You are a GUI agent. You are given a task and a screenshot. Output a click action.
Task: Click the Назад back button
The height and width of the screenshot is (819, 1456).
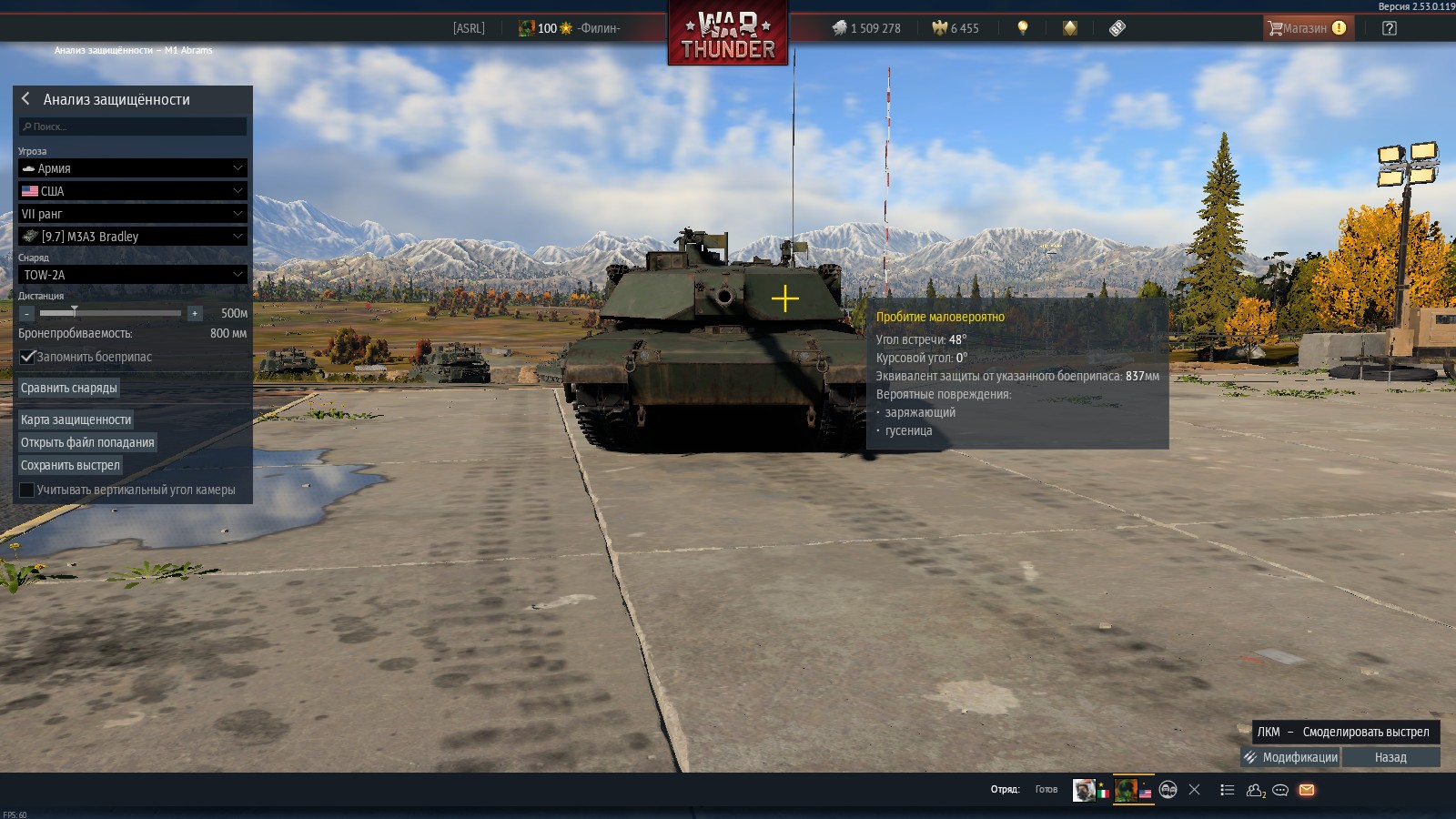pyautogui.click(x=1390, y=757)
